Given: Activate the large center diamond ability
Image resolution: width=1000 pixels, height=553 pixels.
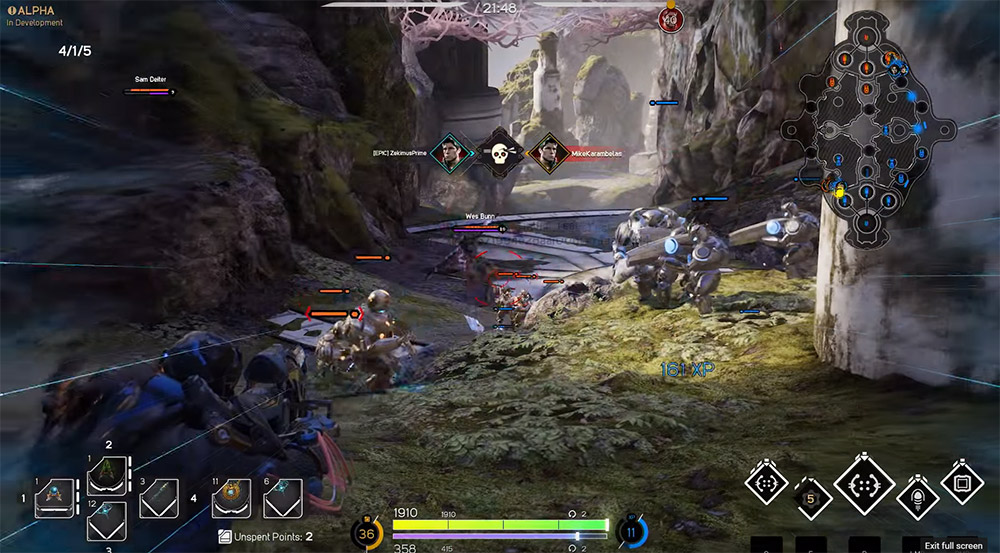Looking at the screenshot, I should 863,486.
